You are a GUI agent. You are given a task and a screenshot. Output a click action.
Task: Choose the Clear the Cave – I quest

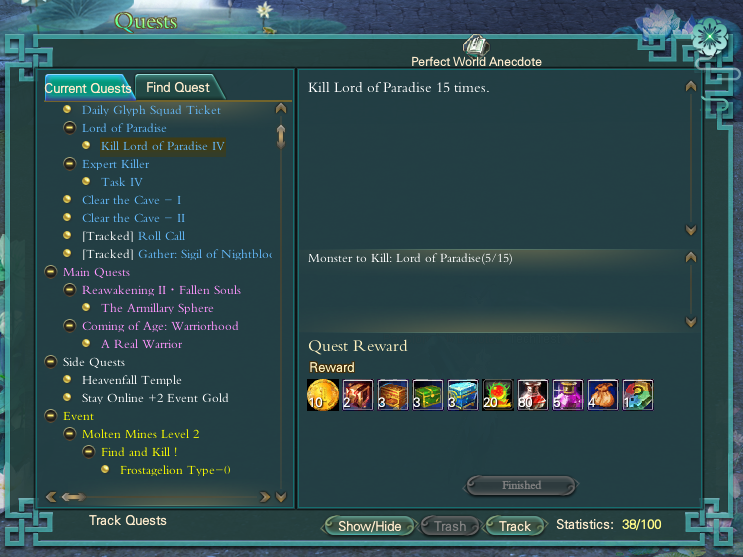tap(131, 200)
